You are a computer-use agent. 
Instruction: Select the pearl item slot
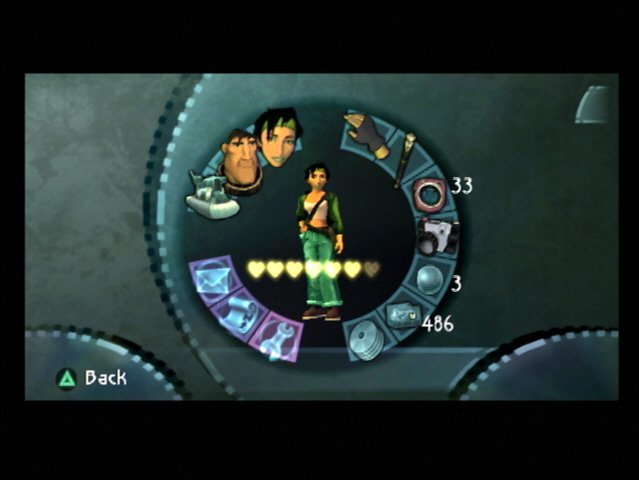(x=429, y=281)
